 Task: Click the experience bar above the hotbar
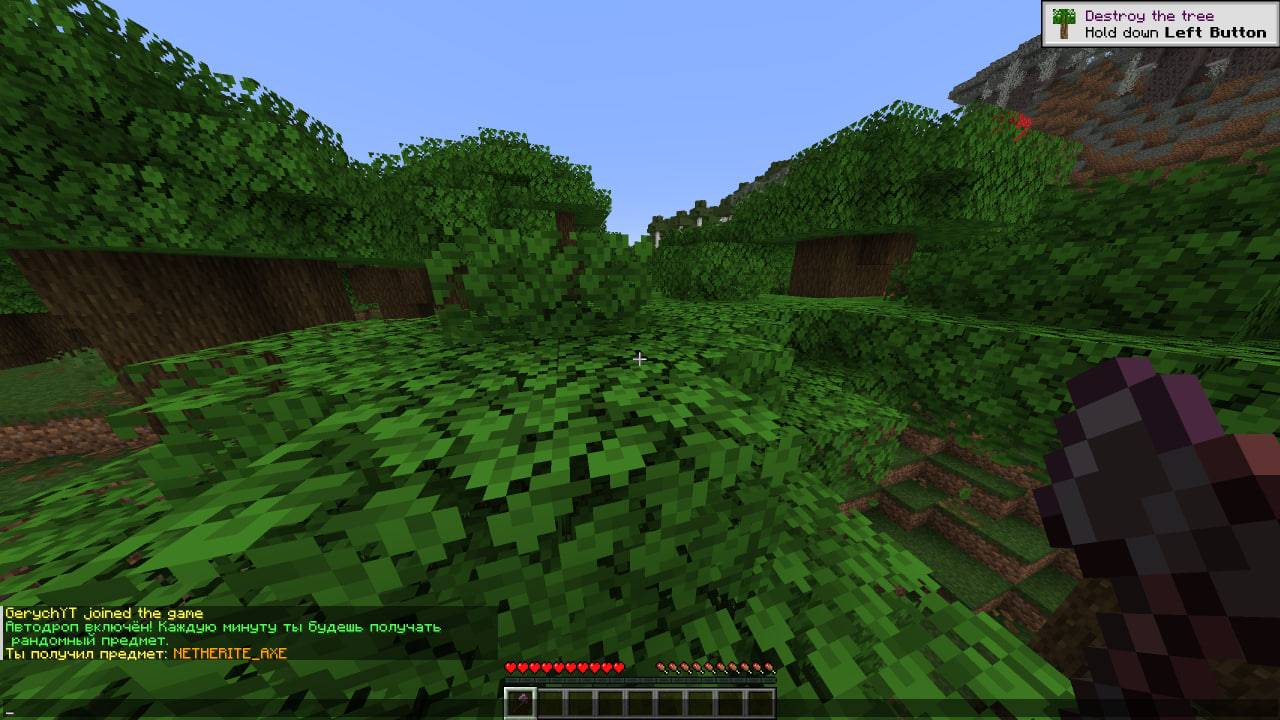coord(640,680)
